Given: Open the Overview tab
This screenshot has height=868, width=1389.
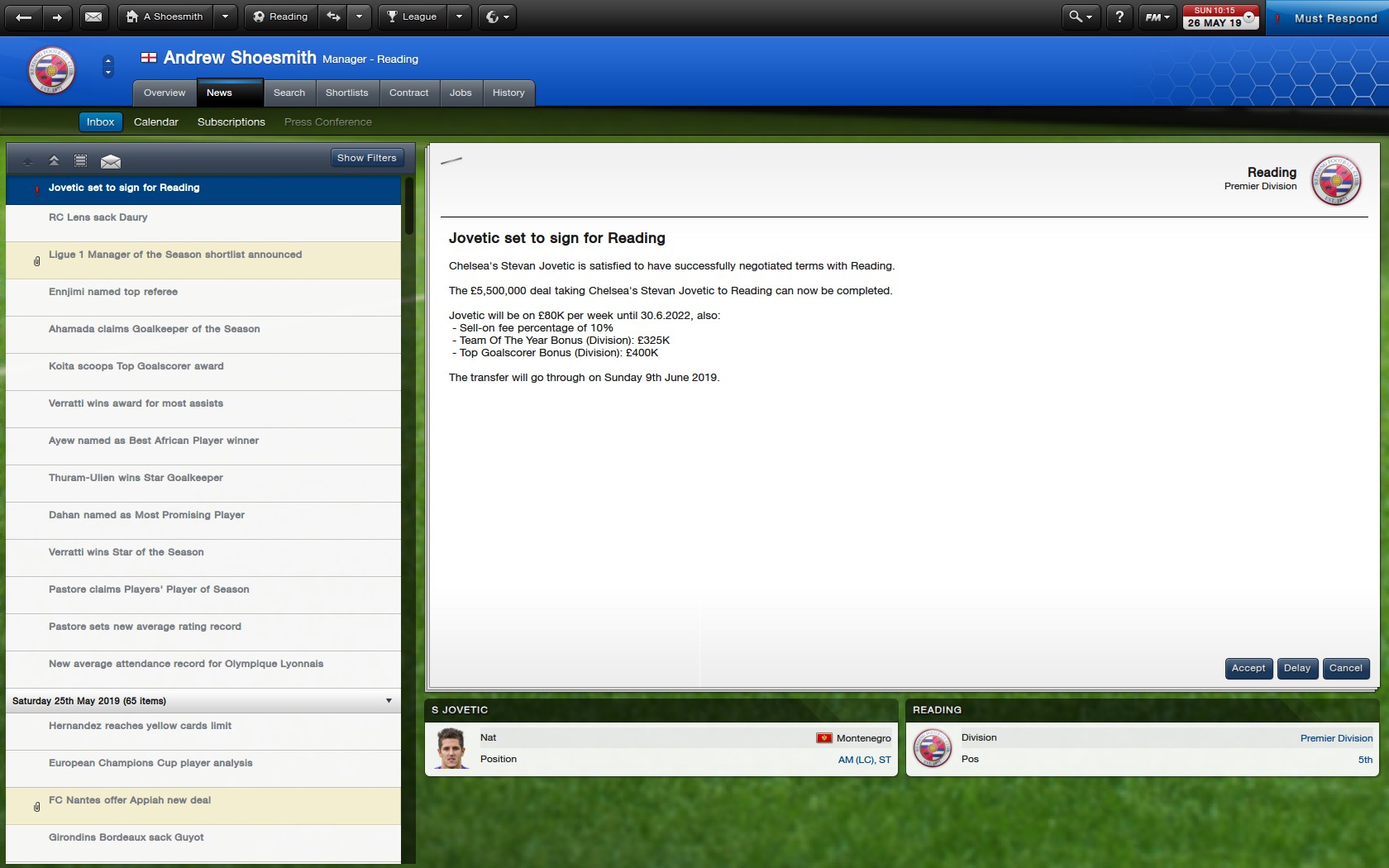Looking at the screenshot, I should tap(165, 93).
